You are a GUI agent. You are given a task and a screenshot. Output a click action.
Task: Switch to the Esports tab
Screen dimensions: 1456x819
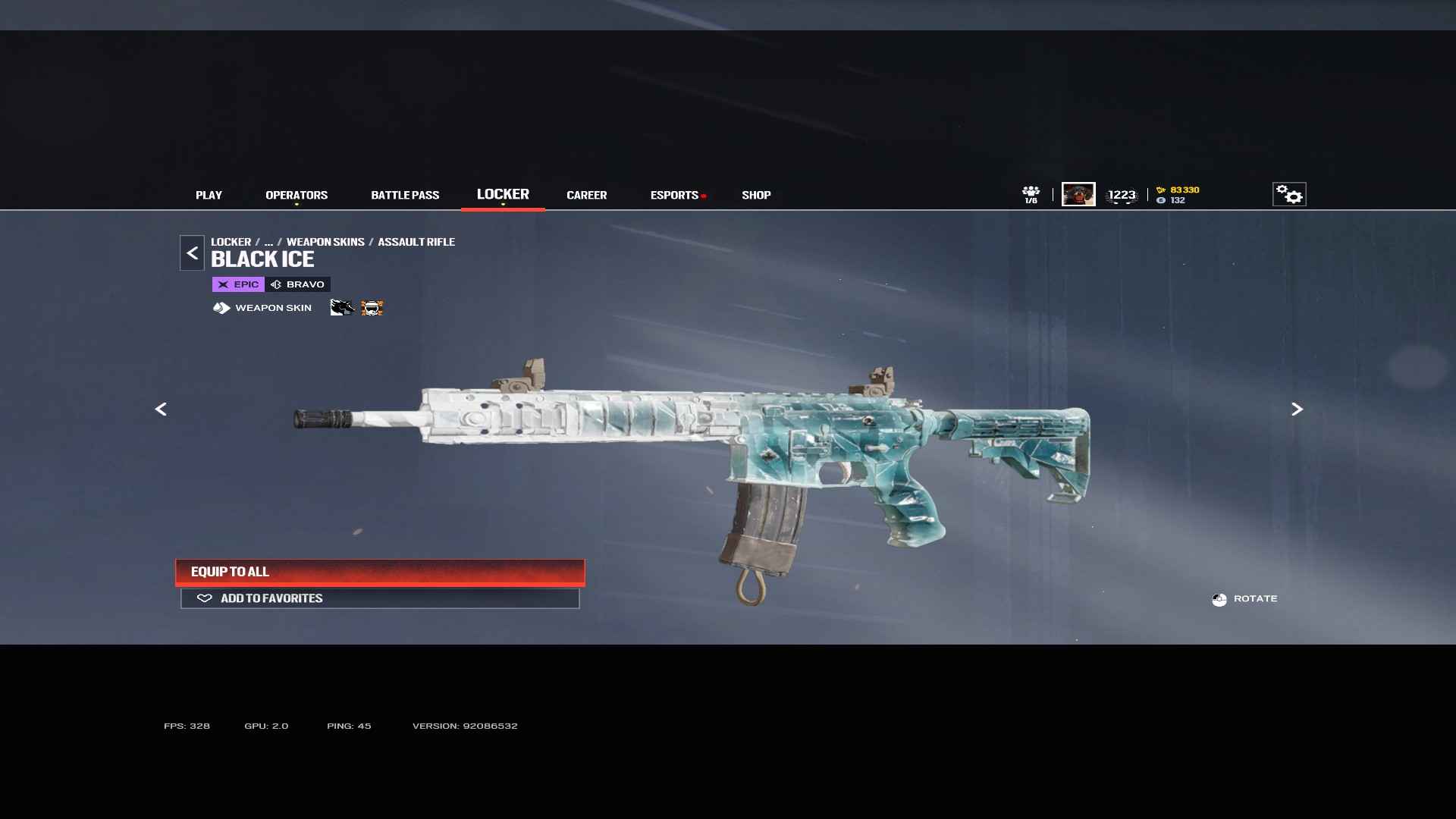pos(674,195)
